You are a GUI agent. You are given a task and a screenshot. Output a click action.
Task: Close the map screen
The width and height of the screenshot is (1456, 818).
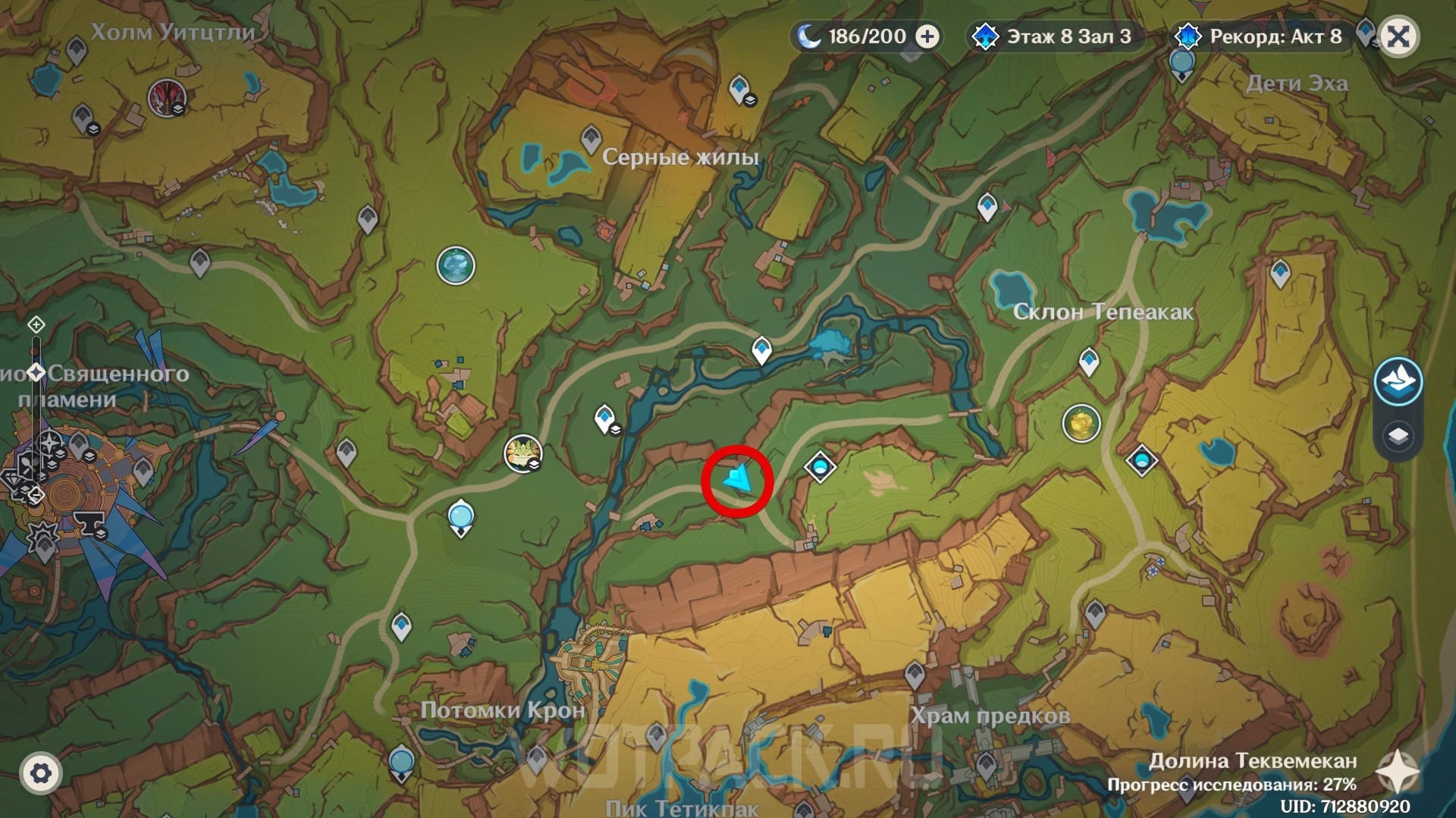1398,36
